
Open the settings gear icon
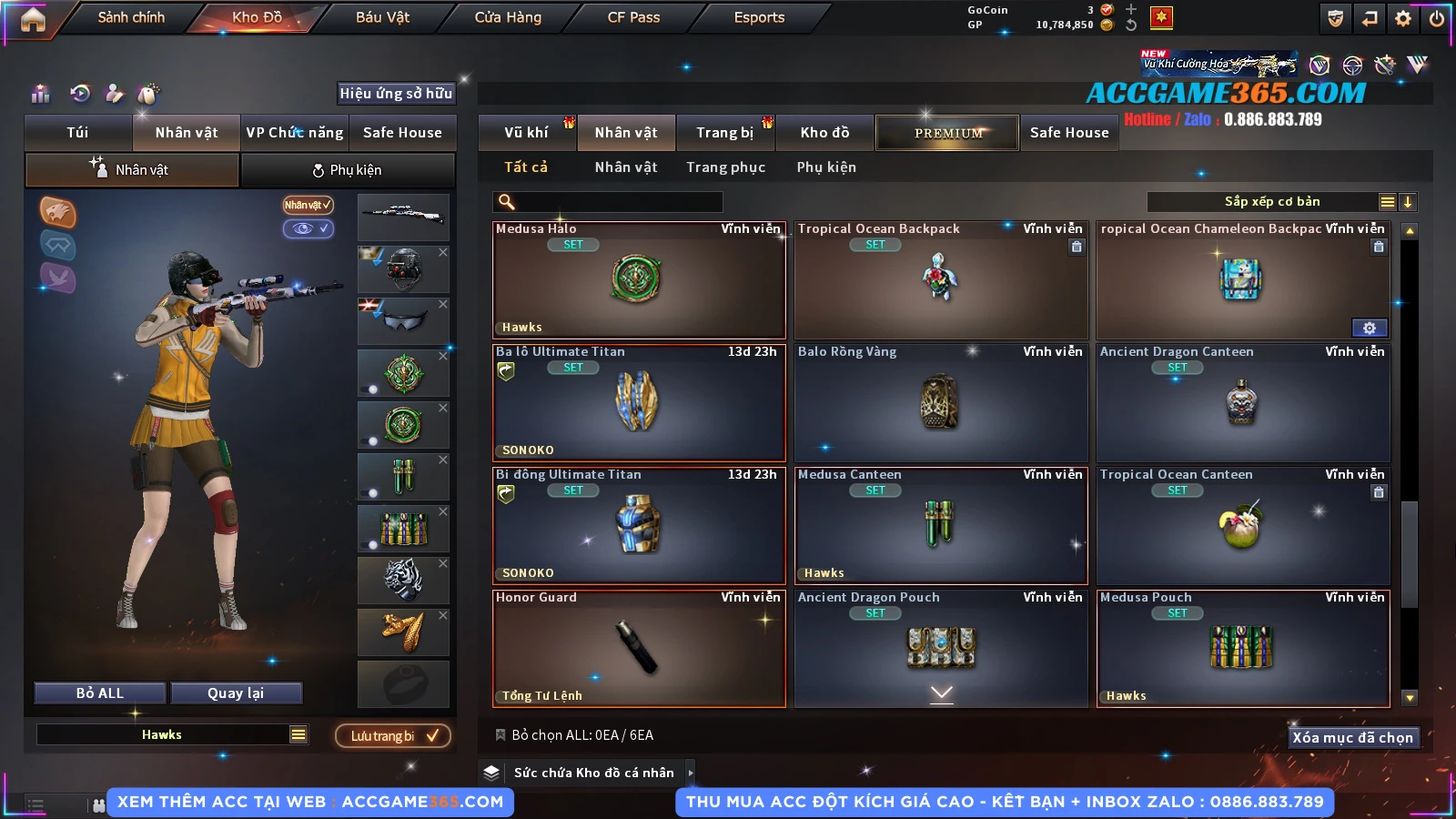point(1403,18)
